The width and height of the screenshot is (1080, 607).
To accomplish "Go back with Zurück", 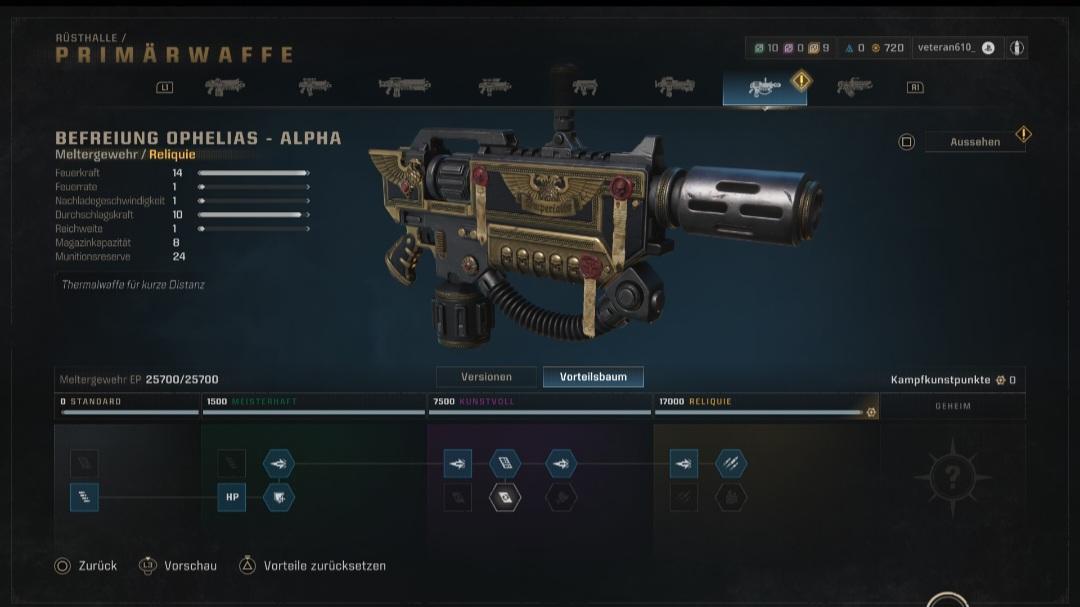I will coord(86,566).
